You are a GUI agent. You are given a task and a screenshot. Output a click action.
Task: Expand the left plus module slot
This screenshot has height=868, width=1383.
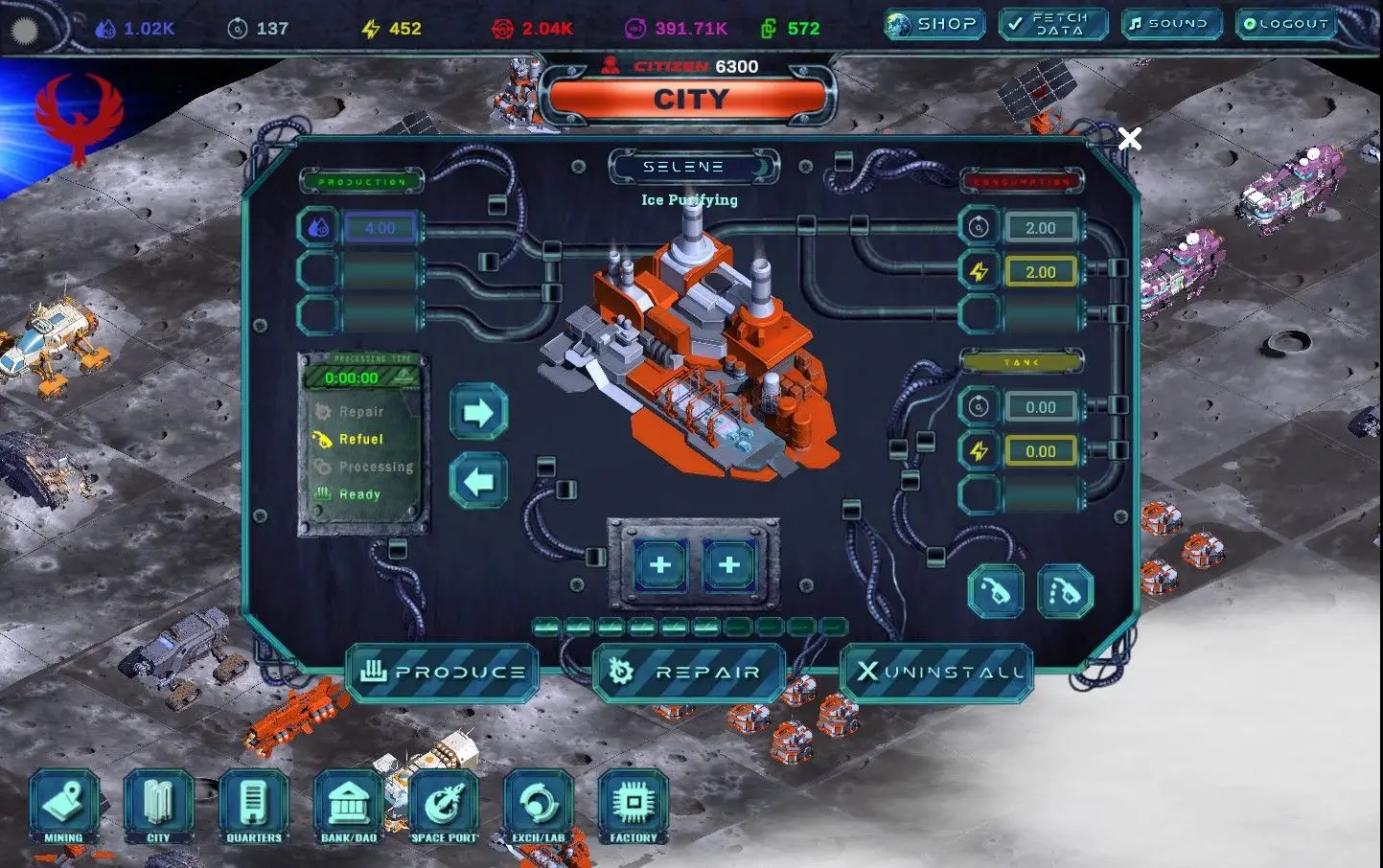coord(659,565)
